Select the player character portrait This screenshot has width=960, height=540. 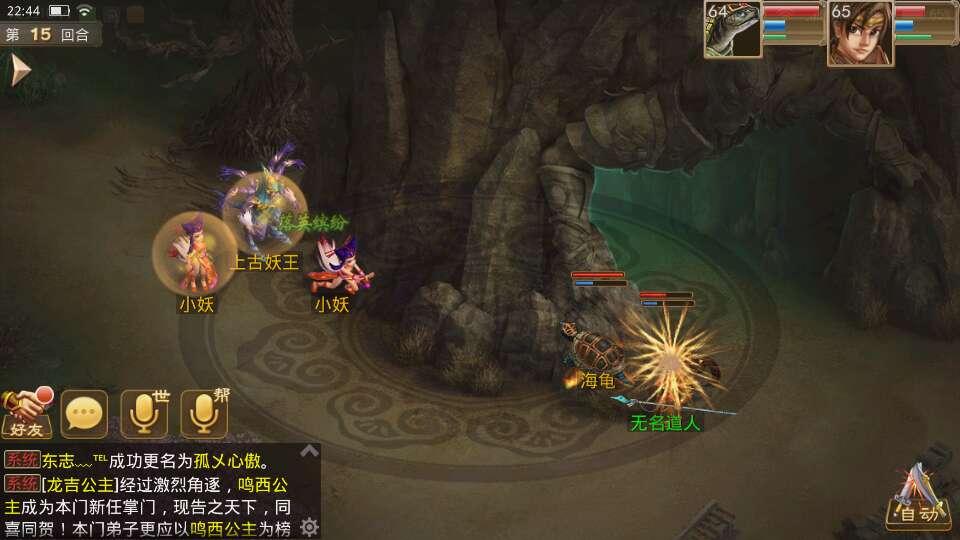[x=859, y=32]
